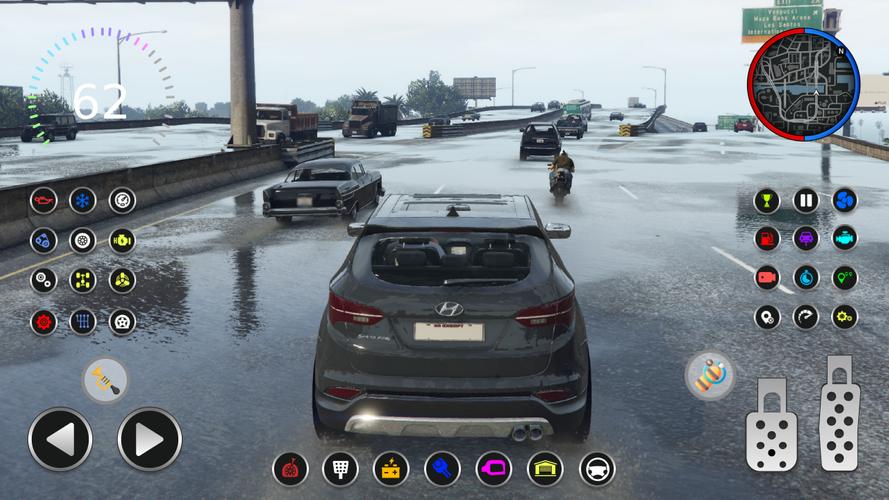Open the yellow garage icon
The image size is (889, 500).
[x=545, y=468]
